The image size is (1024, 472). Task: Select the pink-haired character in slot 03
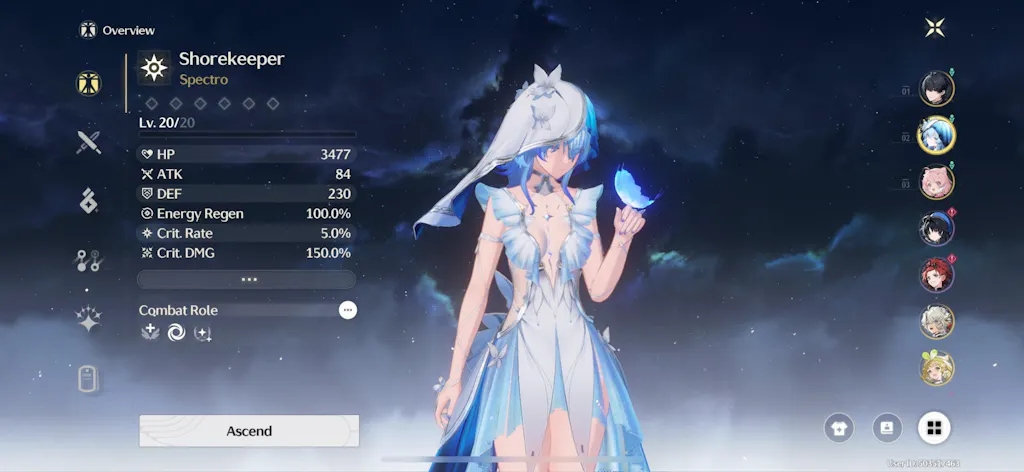937,182
